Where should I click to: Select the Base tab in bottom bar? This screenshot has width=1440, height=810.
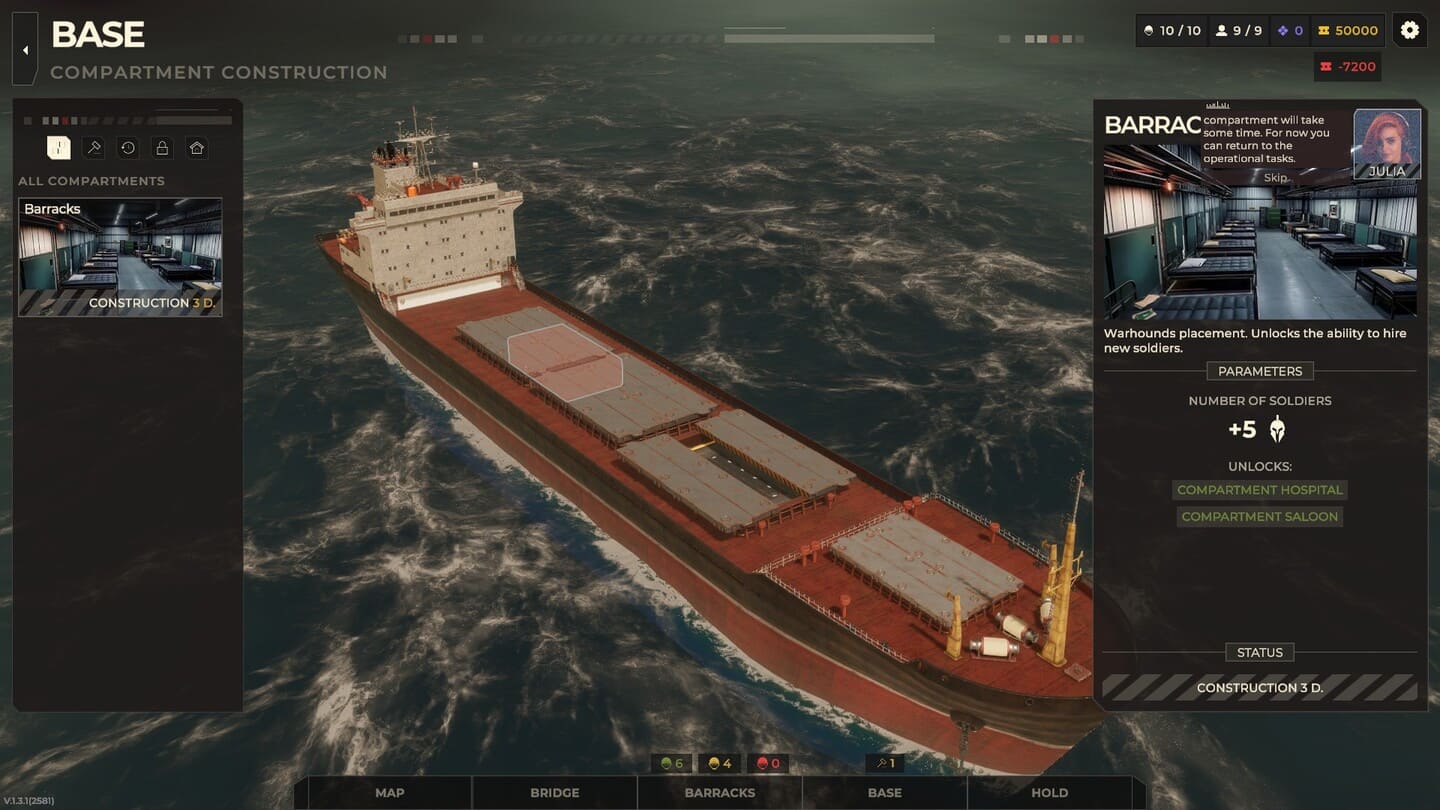click(884, 792)
